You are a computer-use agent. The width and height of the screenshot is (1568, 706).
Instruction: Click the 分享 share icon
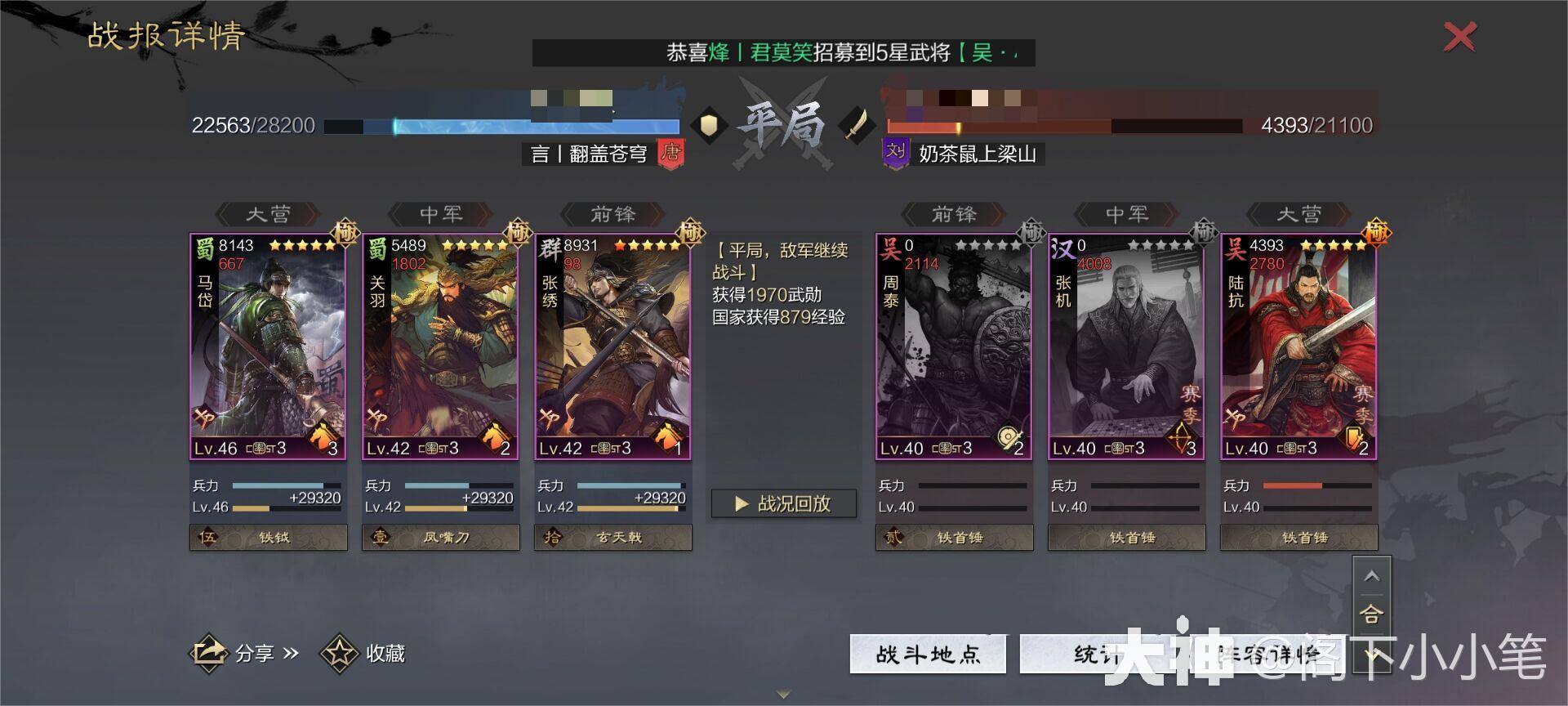coord(209,654)
